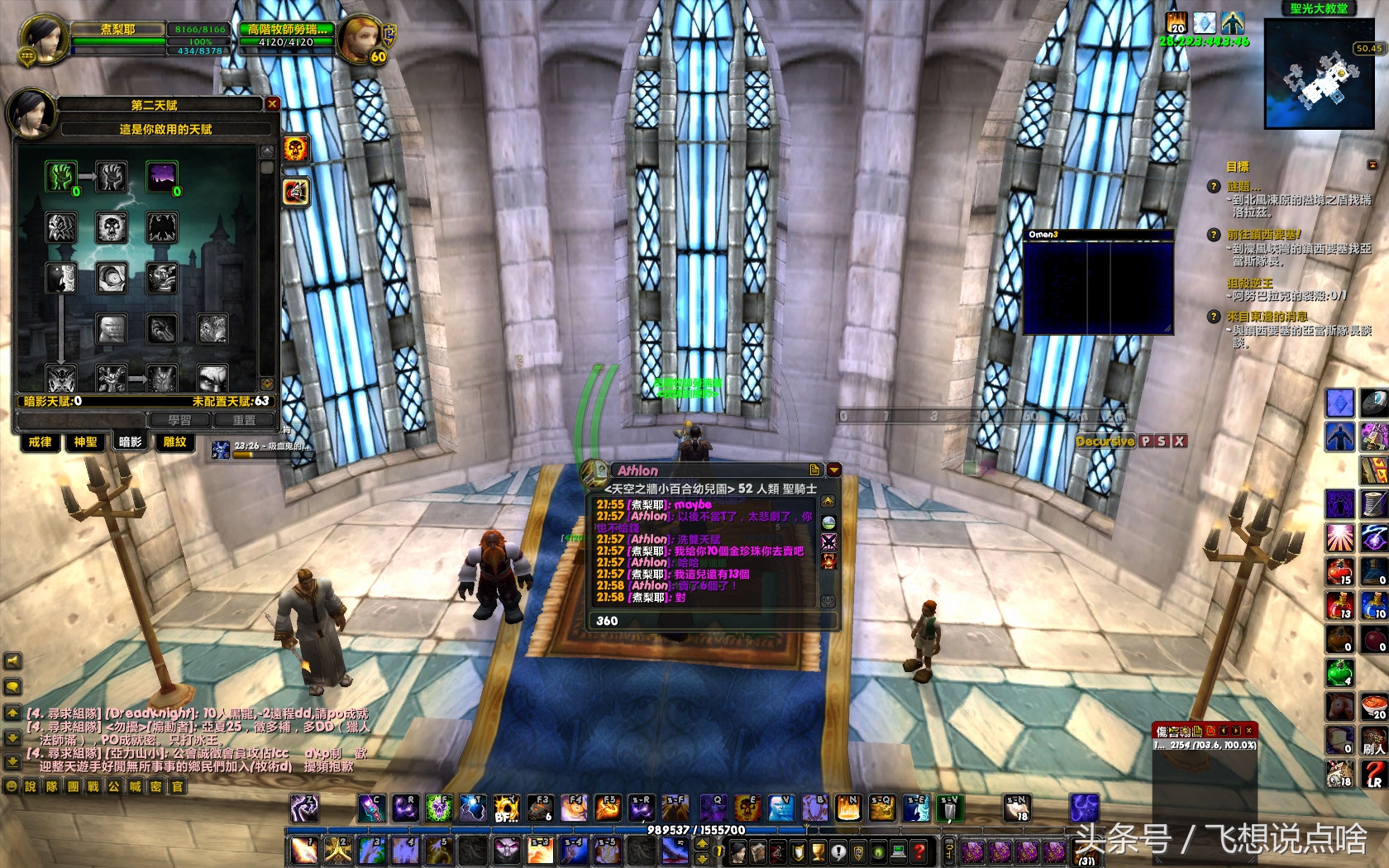The width and height of the screenshot is (1389, 868).
Task: Click the Omen3 threat meter title bar
Action: [1098, 235]
